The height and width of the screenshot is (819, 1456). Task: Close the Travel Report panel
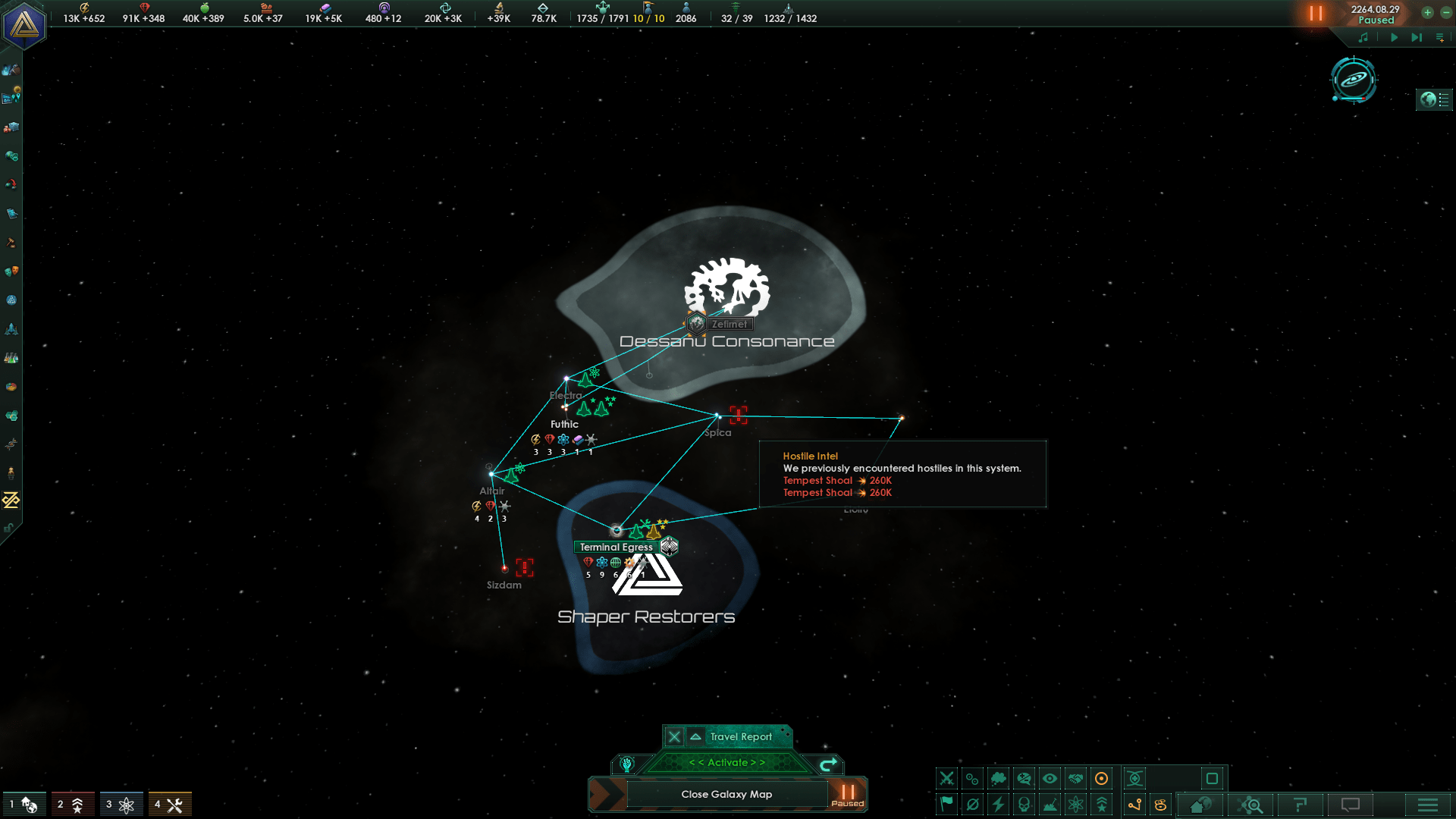click(x=674, y=736)
